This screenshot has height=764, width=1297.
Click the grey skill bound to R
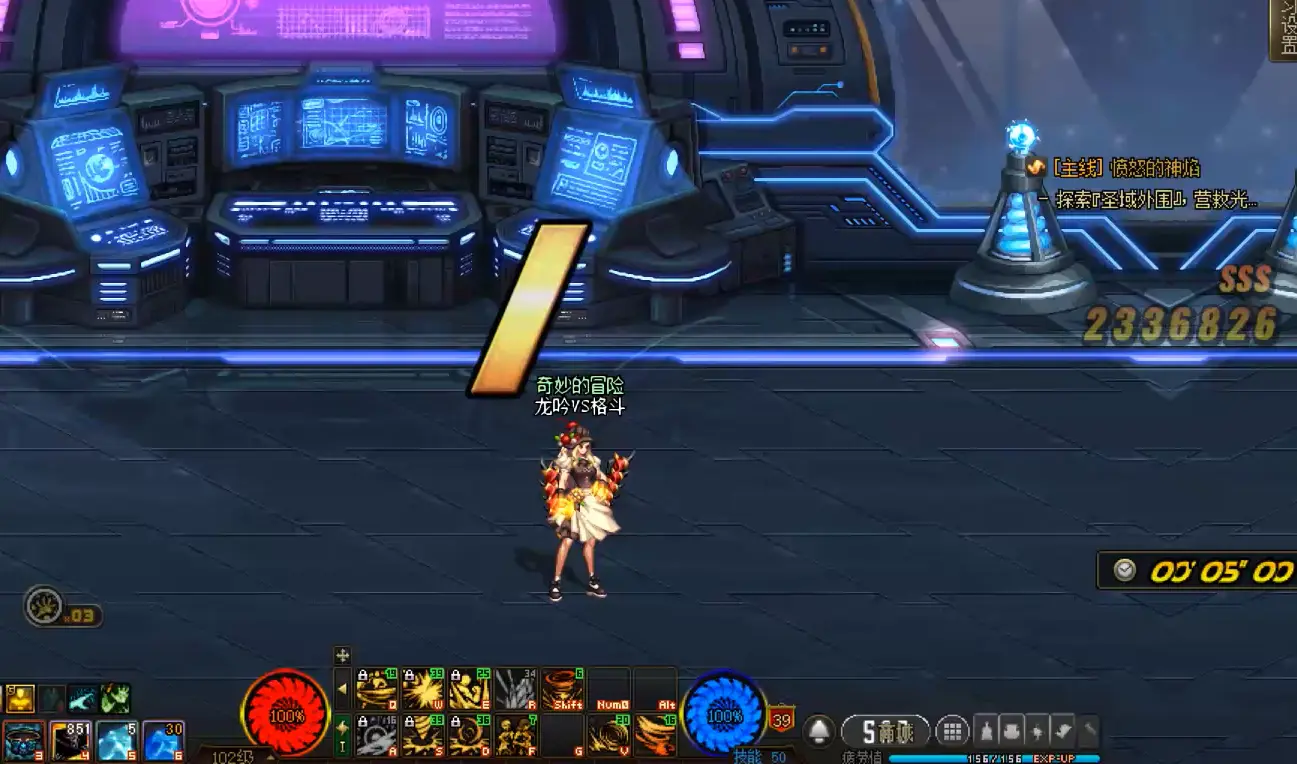516,689
